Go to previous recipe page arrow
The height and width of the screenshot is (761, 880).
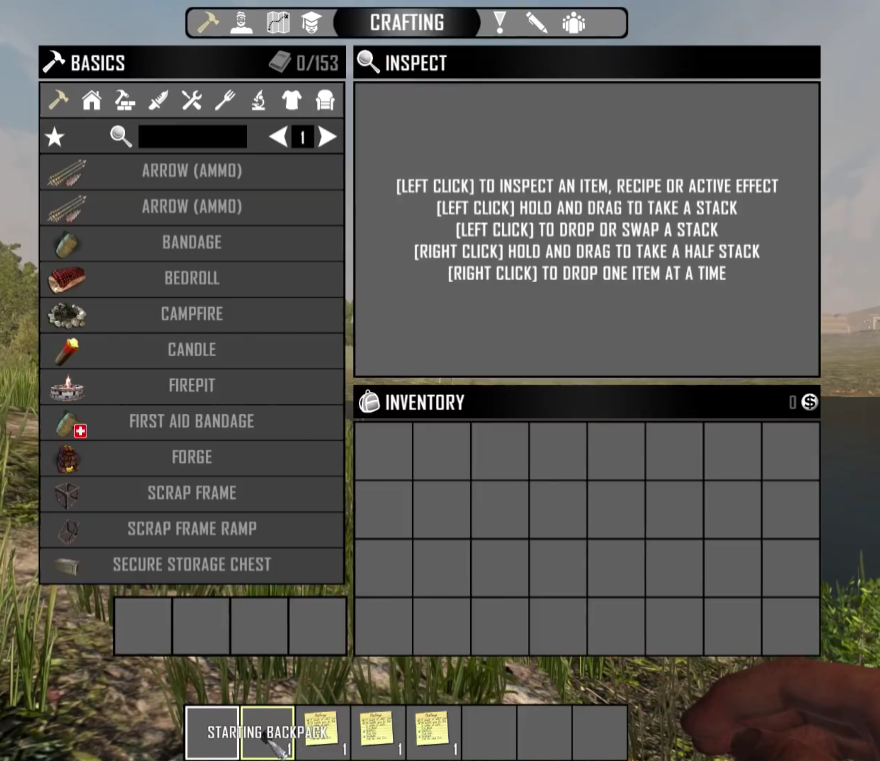pos(278,137)
